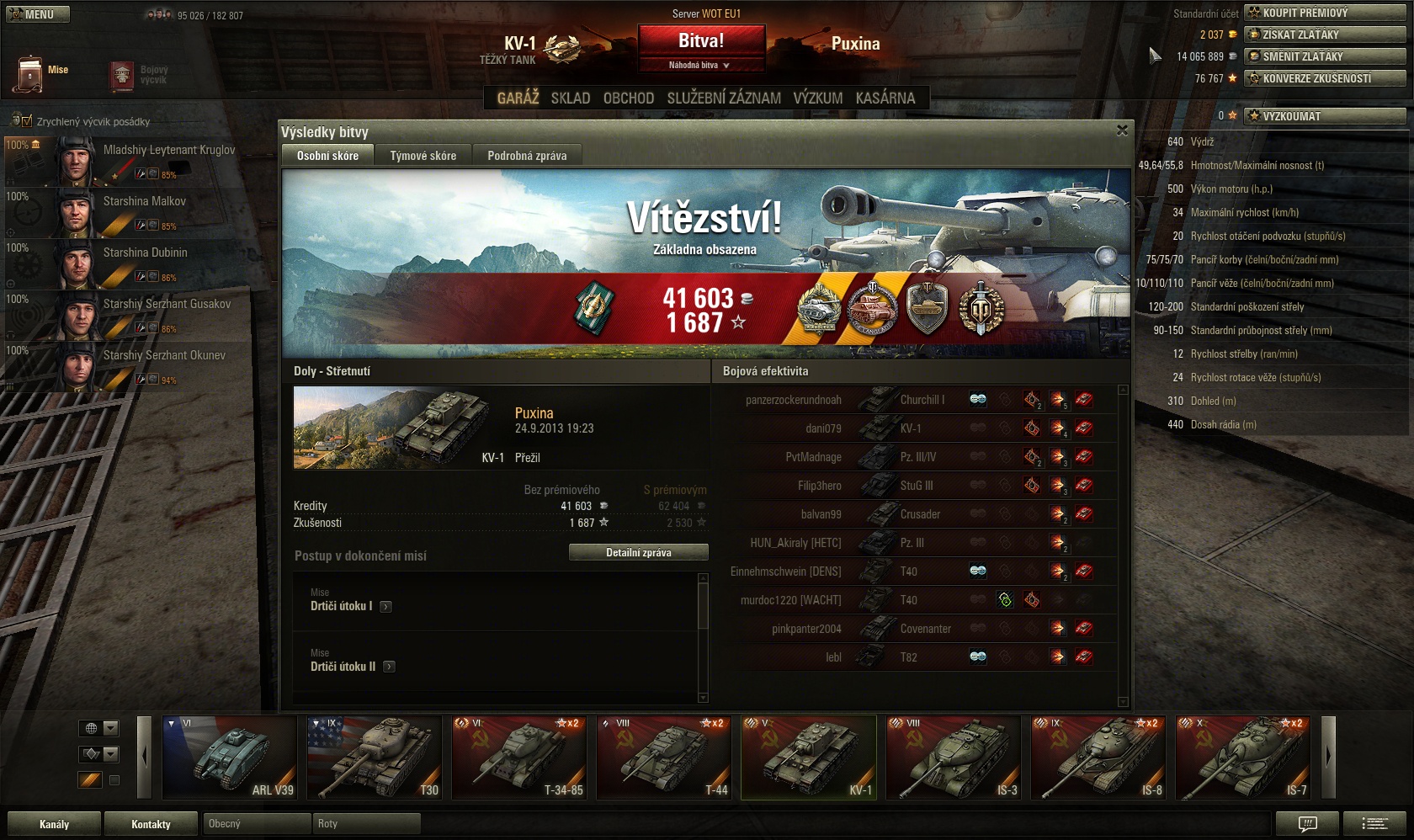1414x840 pixels.
Task: Start a battle with the Bitva! button
Action: click(x=701, y=40)
